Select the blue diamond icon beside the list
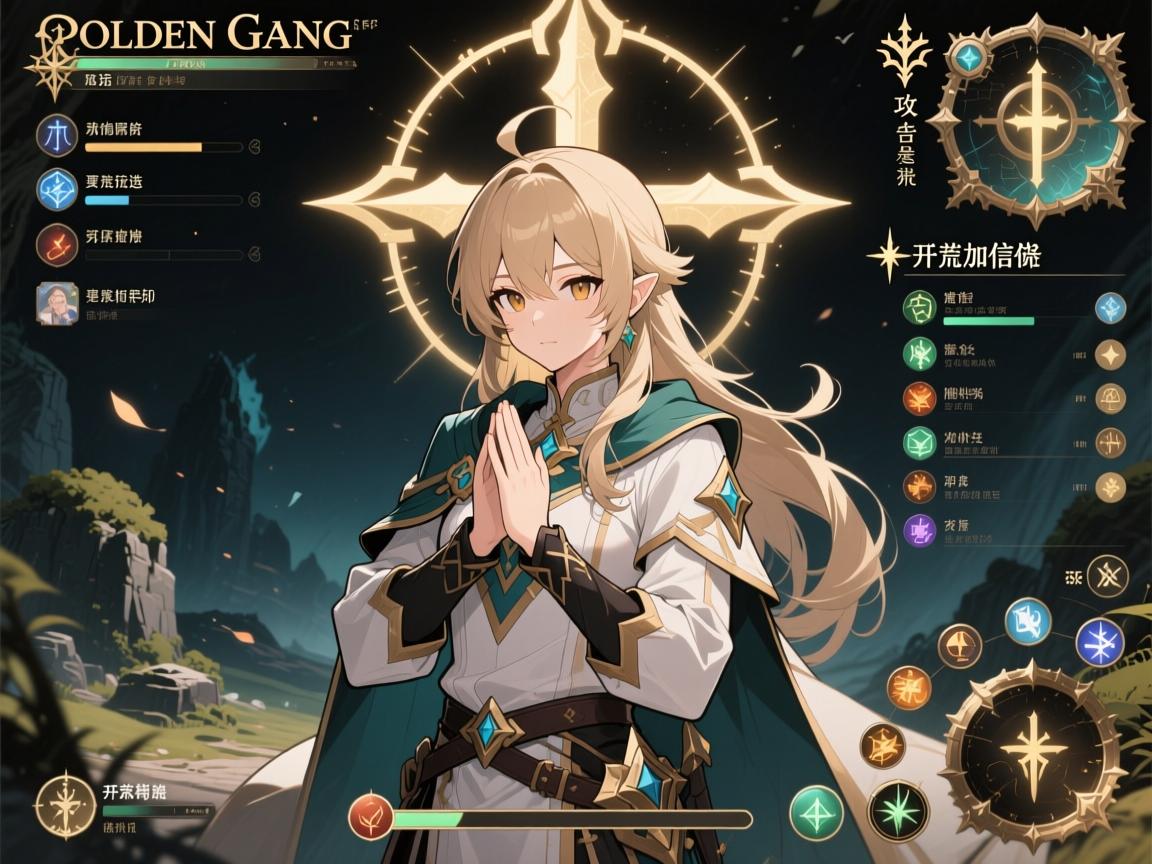This screenshot has height=864, width=1152. 1111,307
